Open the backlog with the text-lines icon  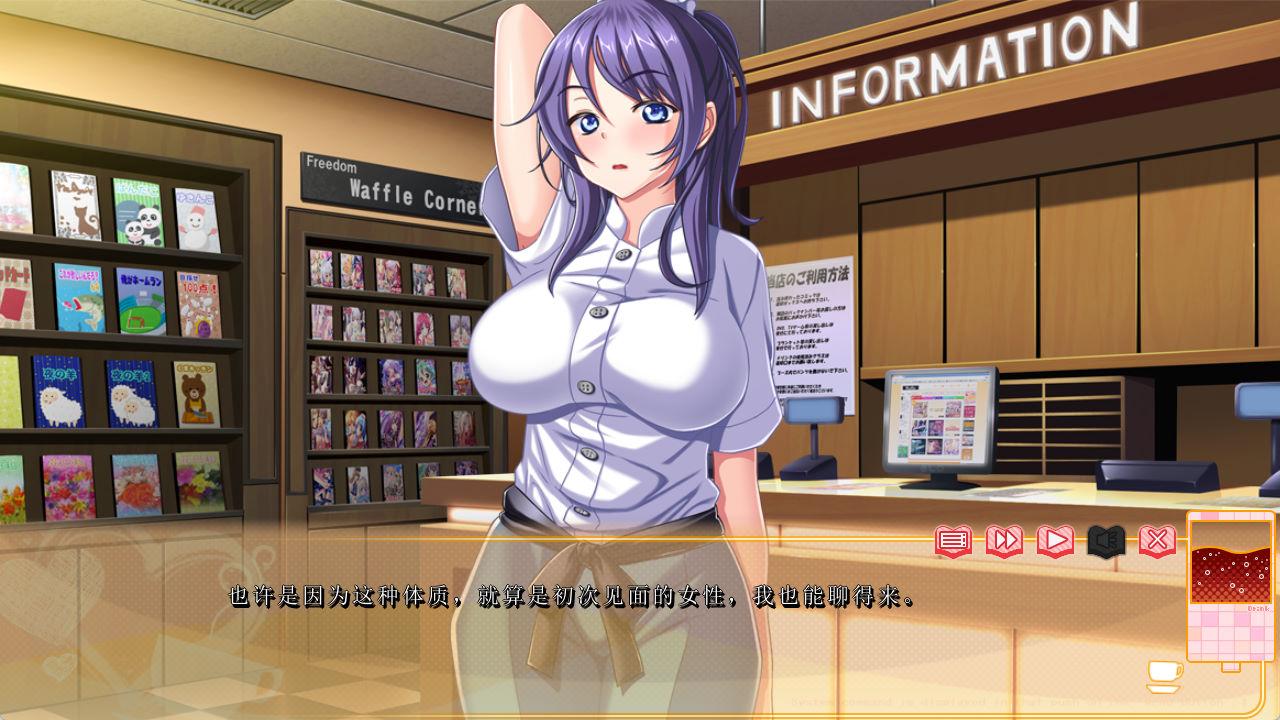click(953, 541)
